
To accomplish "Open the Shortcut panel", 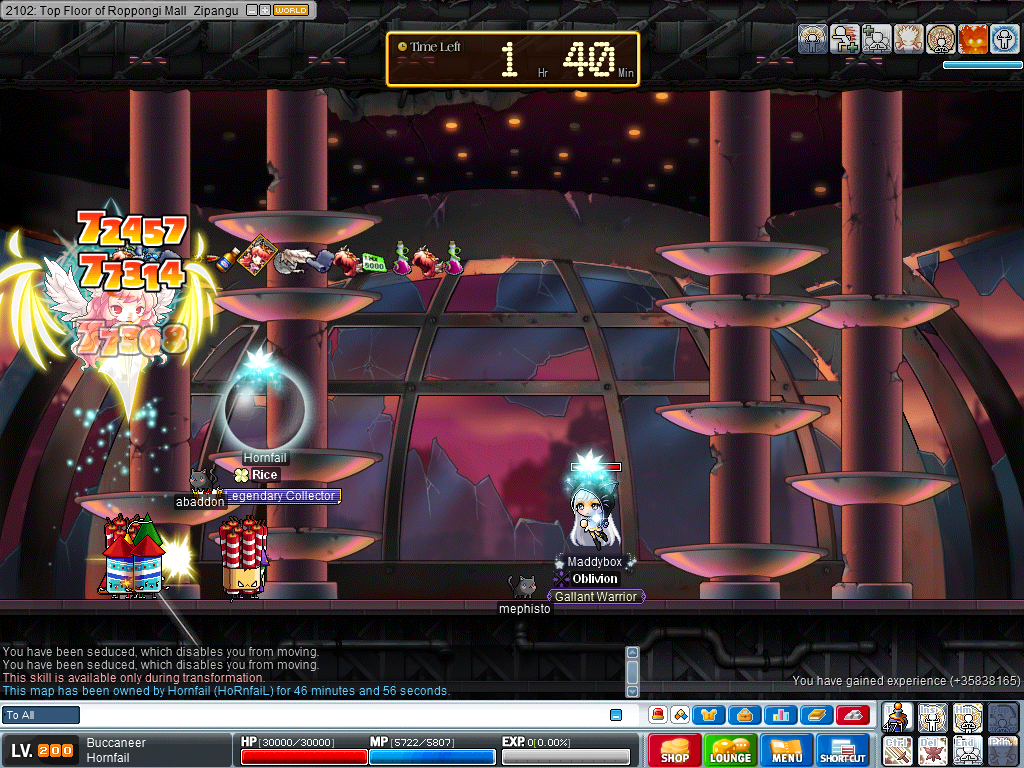I will pos(843,750).
